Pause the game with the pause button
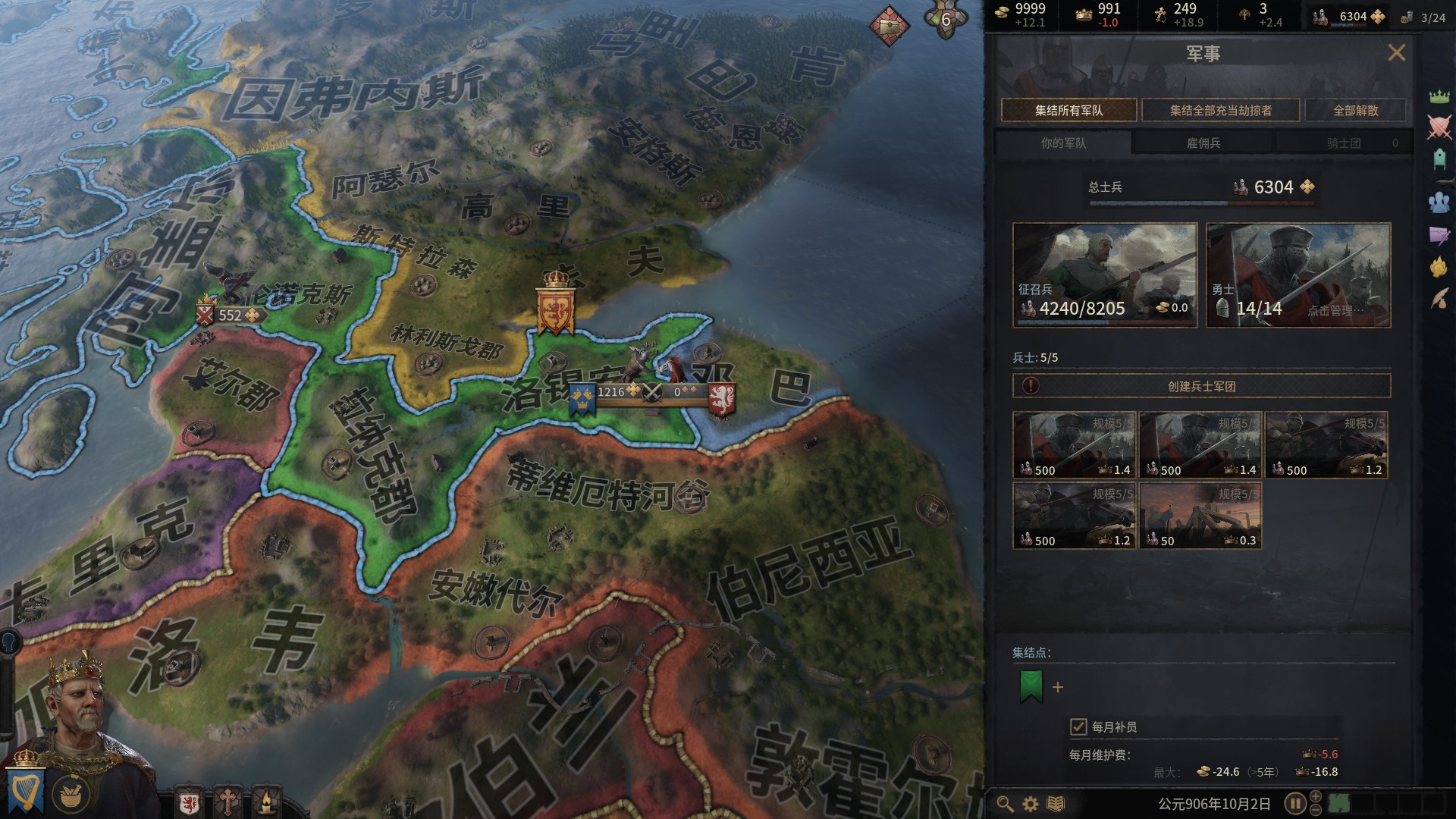1456x819 pixels. pos(1294,803)
